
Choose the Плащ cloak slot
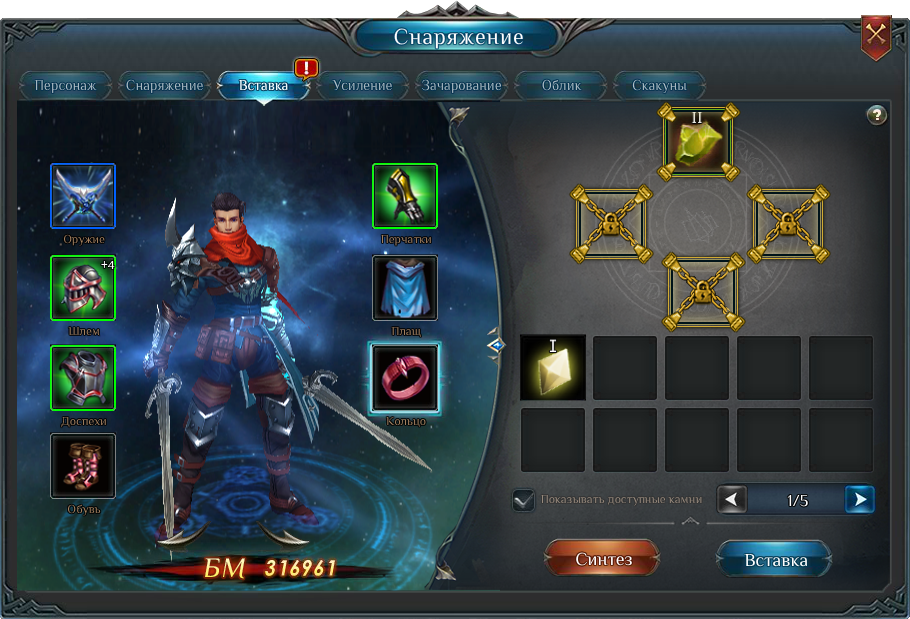point(405,288)
